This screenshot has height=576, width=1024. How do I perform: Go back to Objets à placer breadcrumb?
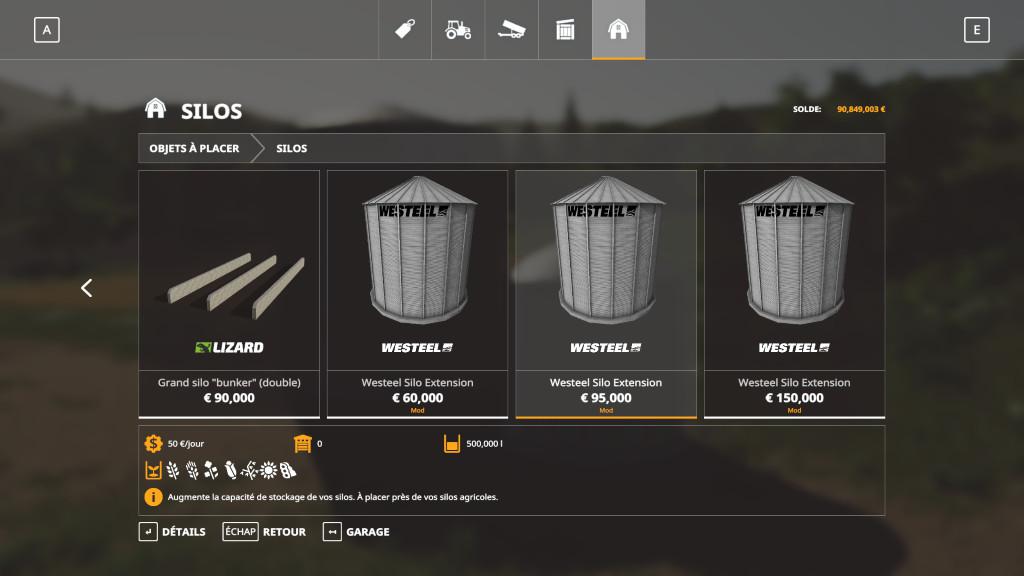(x=195, y=148)
